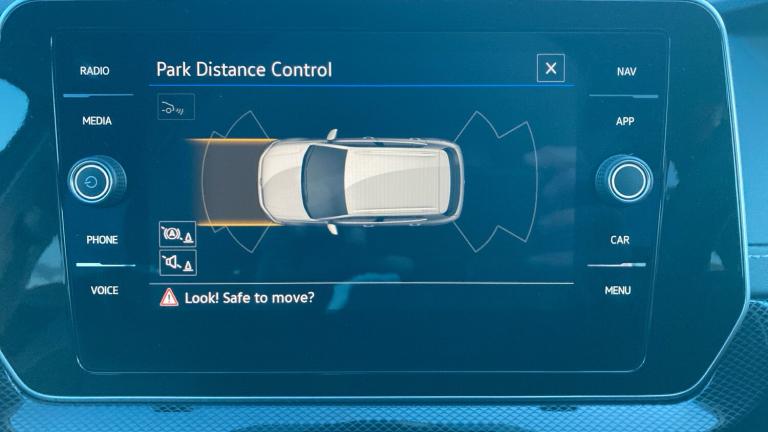Open the RADIO menu
This screenshot has height=432, width=768.
point(95,71)
